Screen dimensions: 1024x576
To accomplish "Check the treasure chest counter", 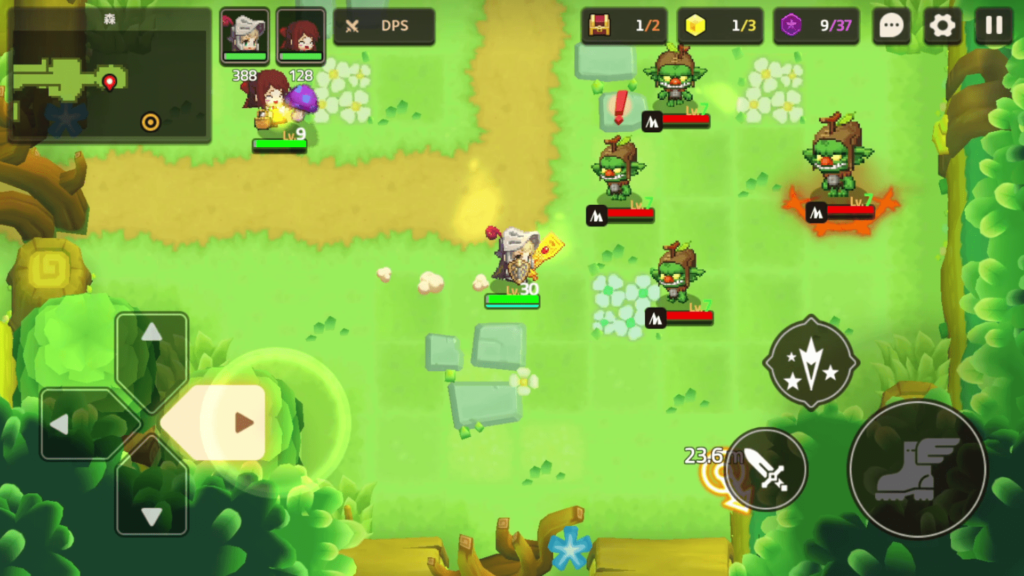I will click(x=624, y=26).
